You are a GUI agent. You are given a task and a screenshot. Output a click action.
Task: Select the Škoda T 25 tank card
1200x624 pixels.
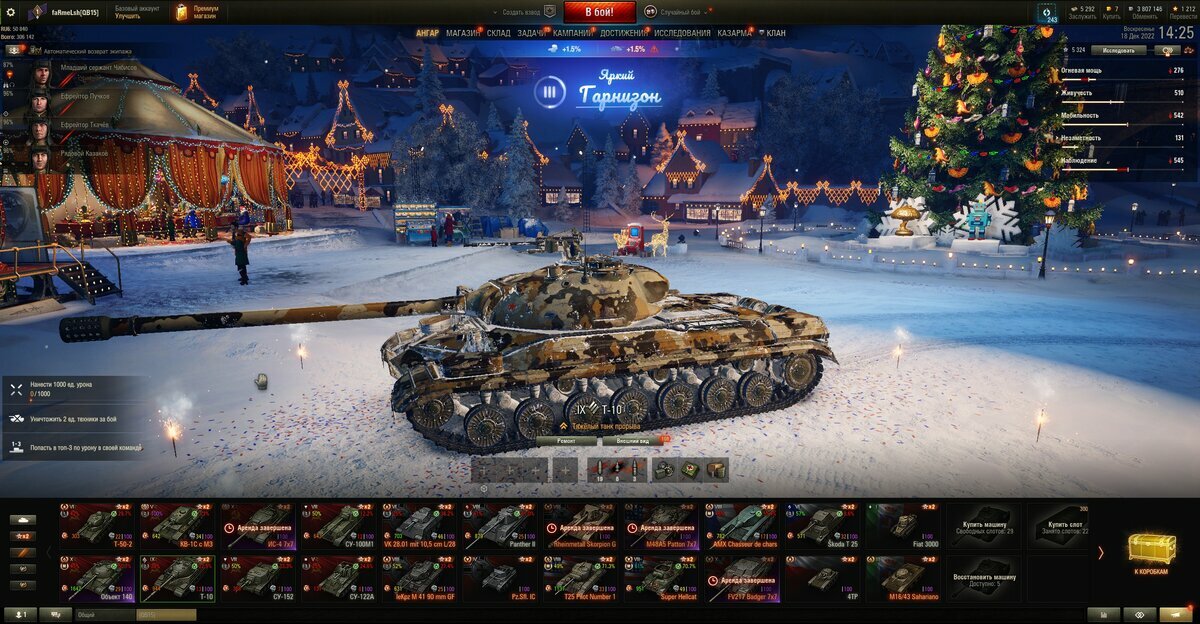tap(826, 525)
